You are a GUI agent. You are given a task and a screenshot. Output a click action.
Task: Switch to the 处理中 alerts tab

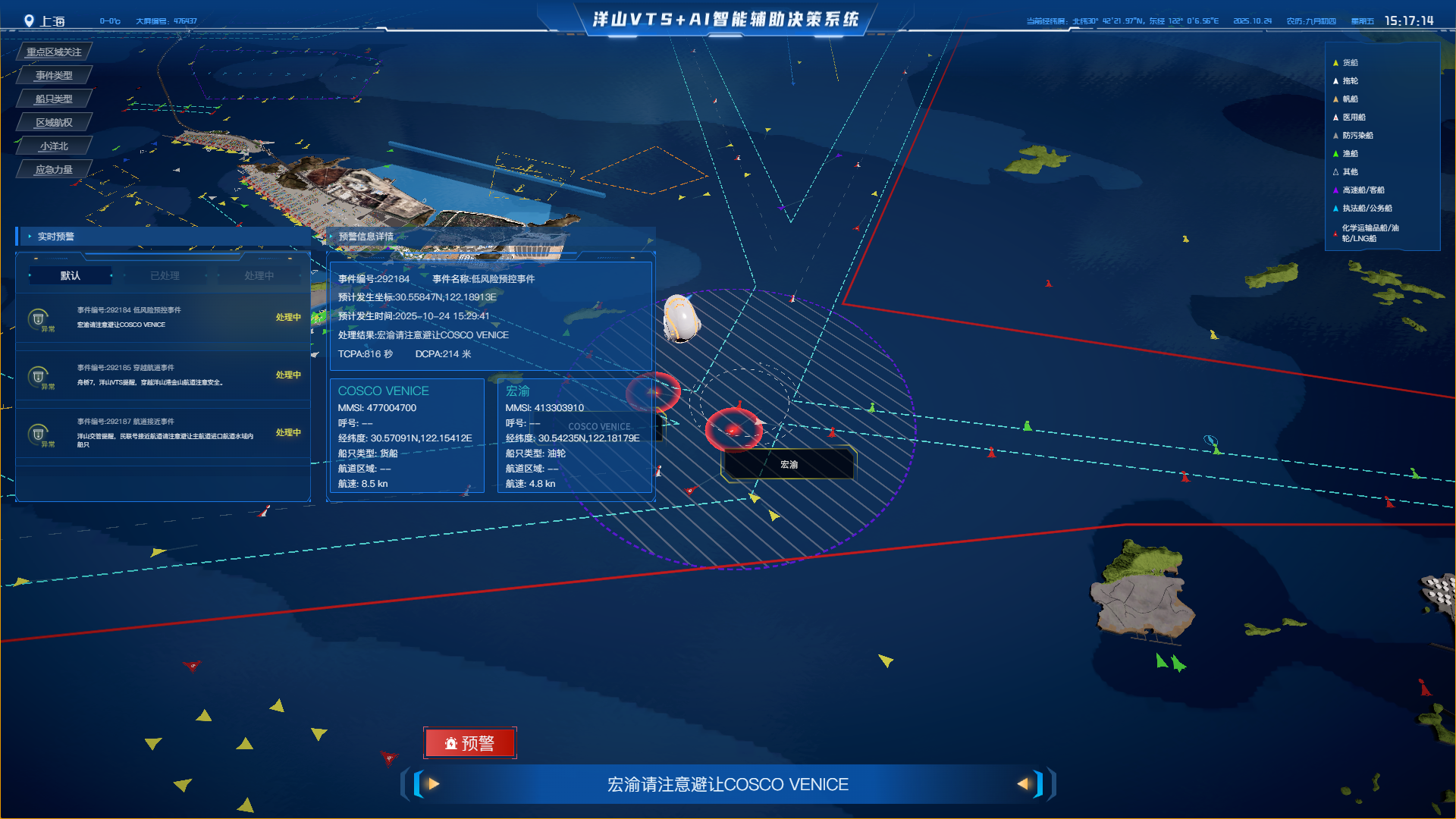pos(259,275)
